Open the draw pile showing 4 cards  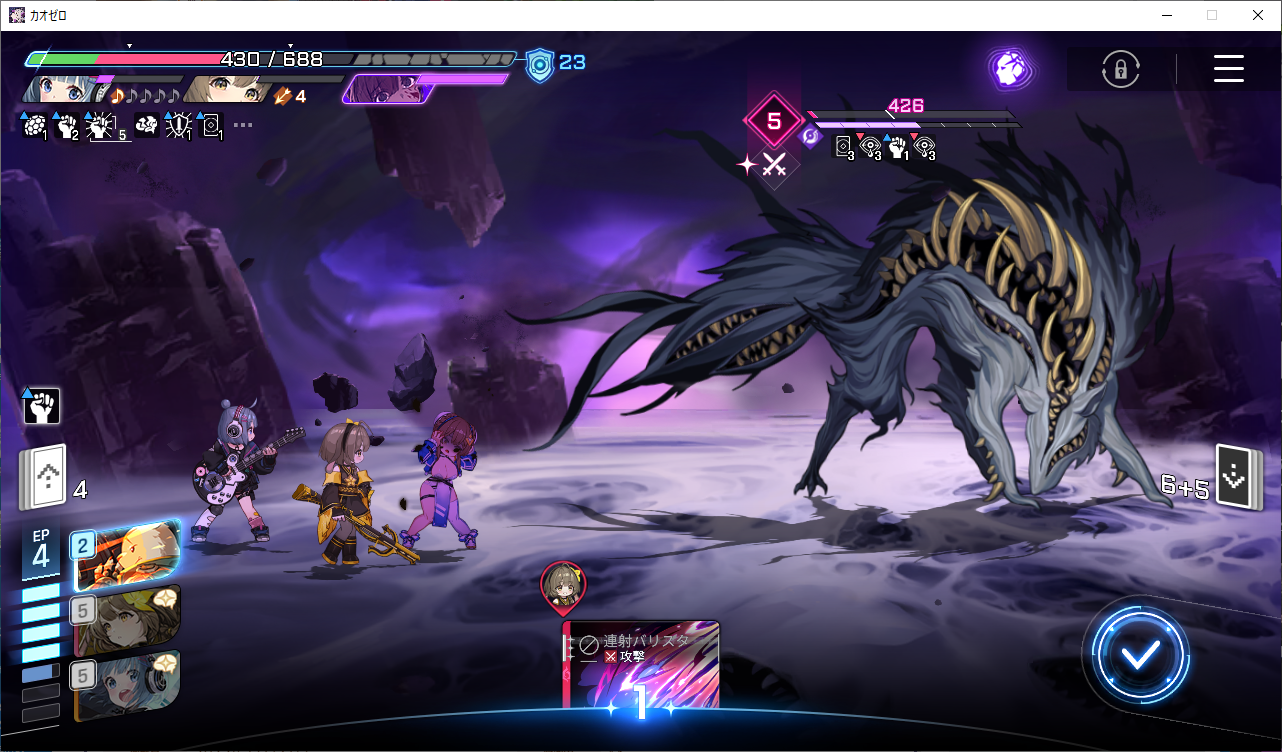point(42,476)
